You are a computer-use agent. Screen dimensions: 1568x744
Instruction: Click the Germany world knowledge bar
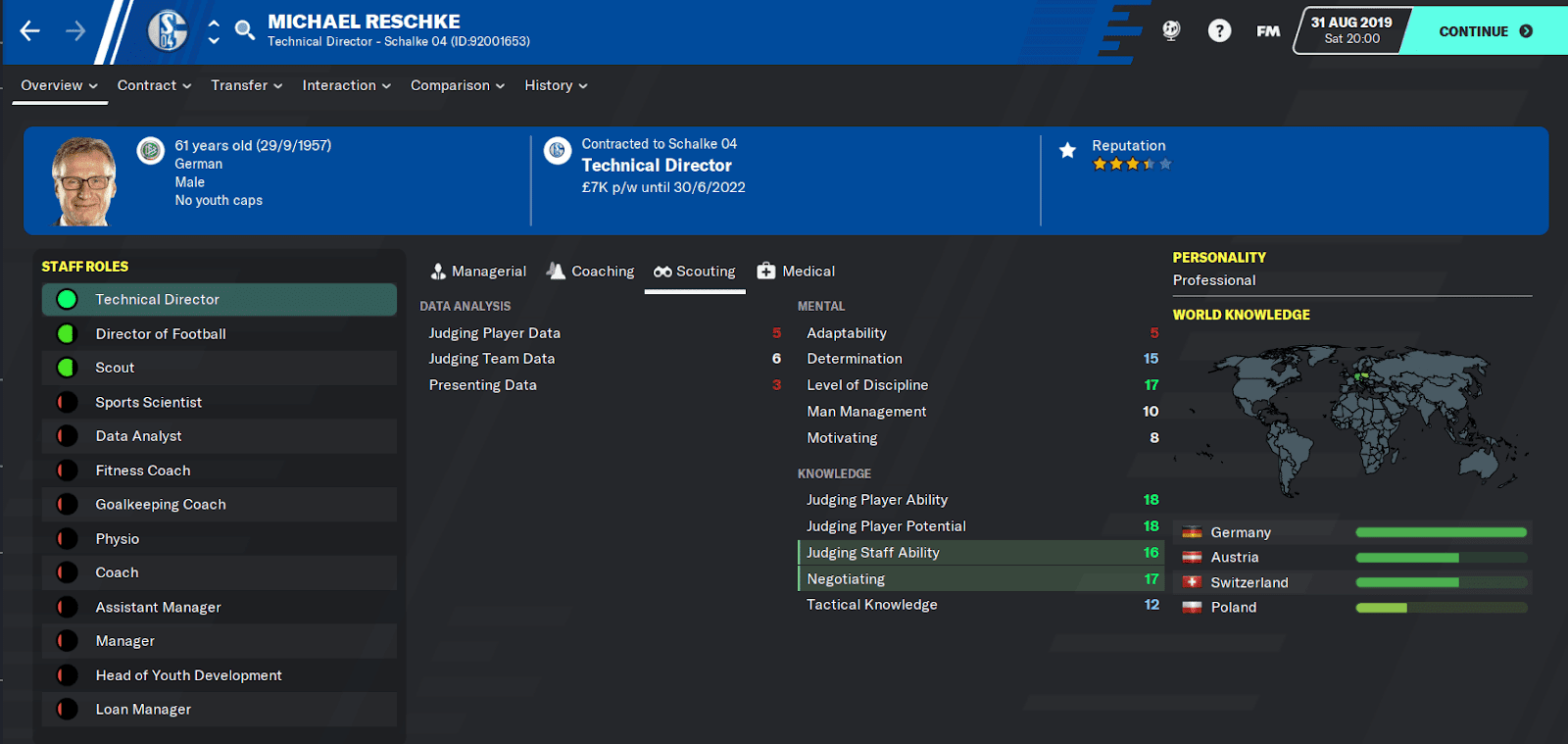1441,532
